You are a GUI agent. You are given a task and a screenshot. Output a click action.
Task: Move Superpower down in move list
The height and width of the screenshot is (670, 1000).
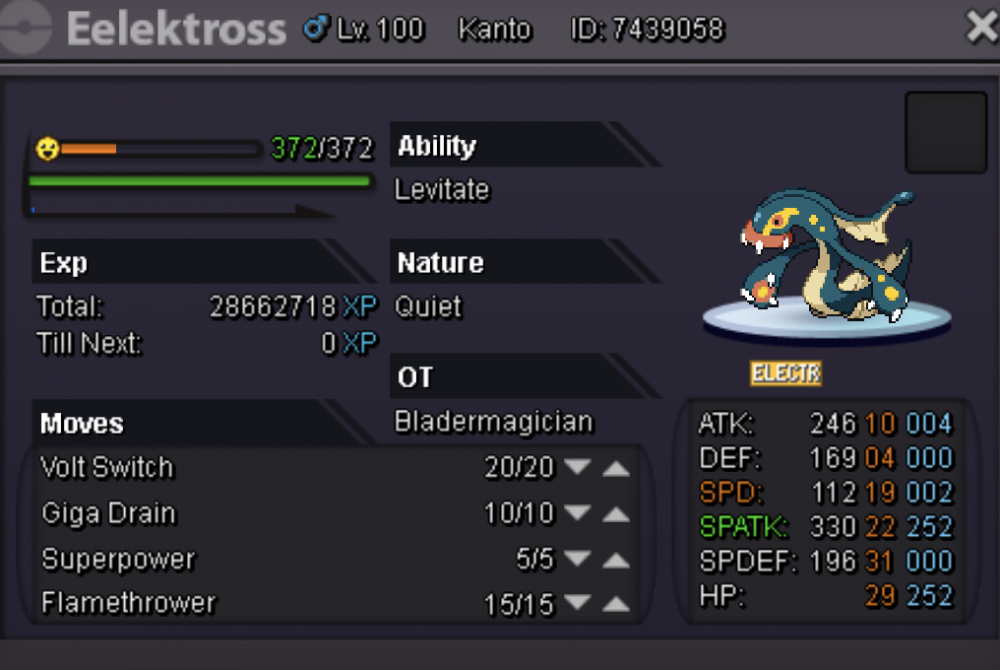577,560
